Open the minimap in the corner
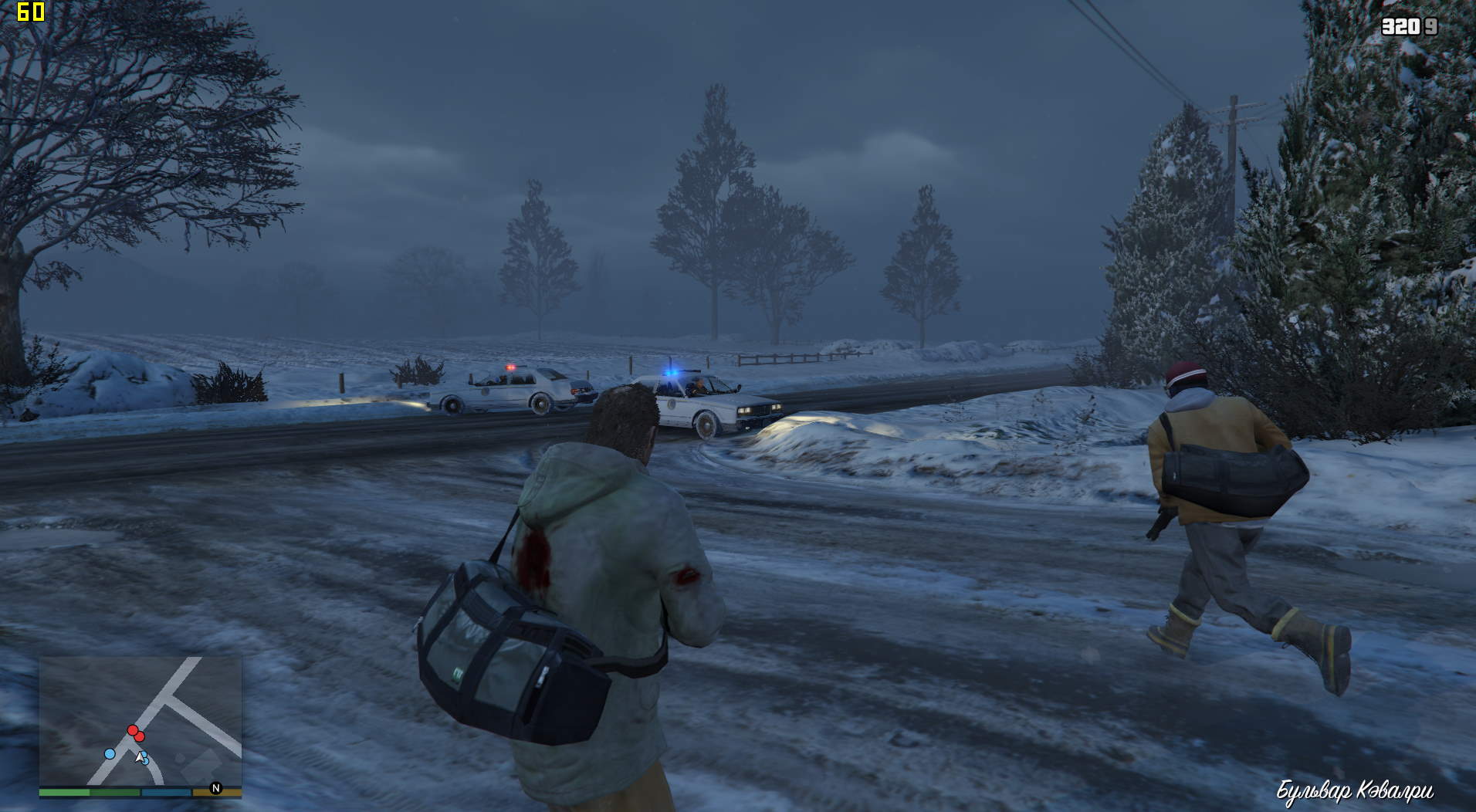 pos(140,720)
